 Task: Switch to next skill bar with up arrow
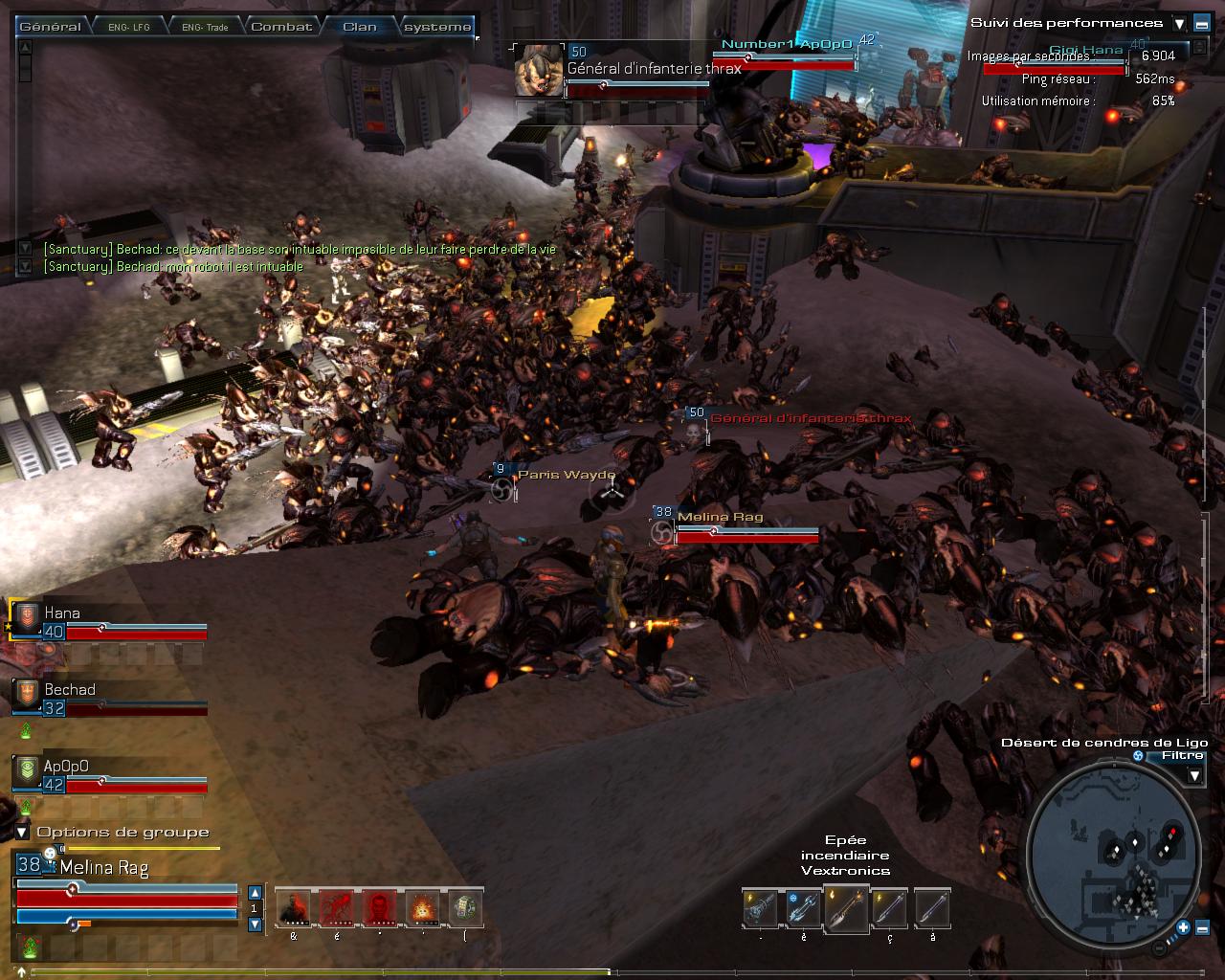coord(255,893)
